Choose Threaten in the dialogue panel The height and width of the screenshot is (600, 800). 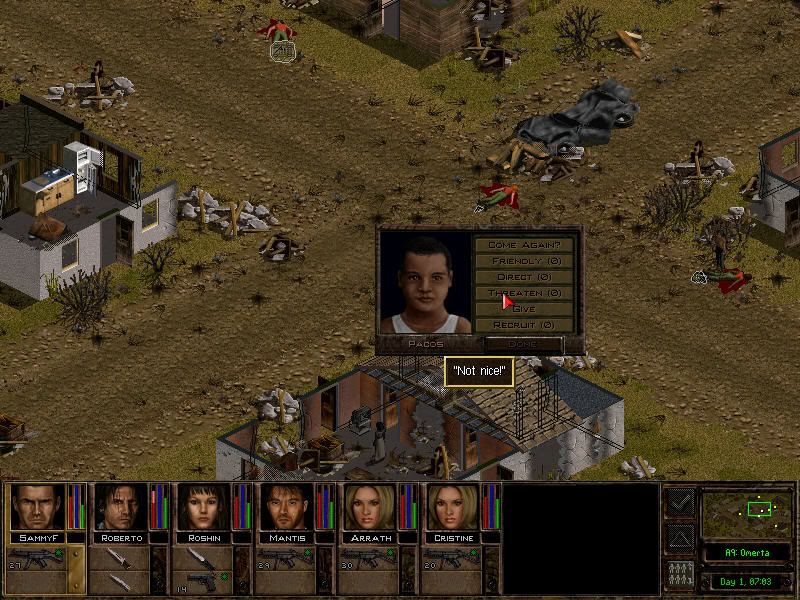pos(524,293)
